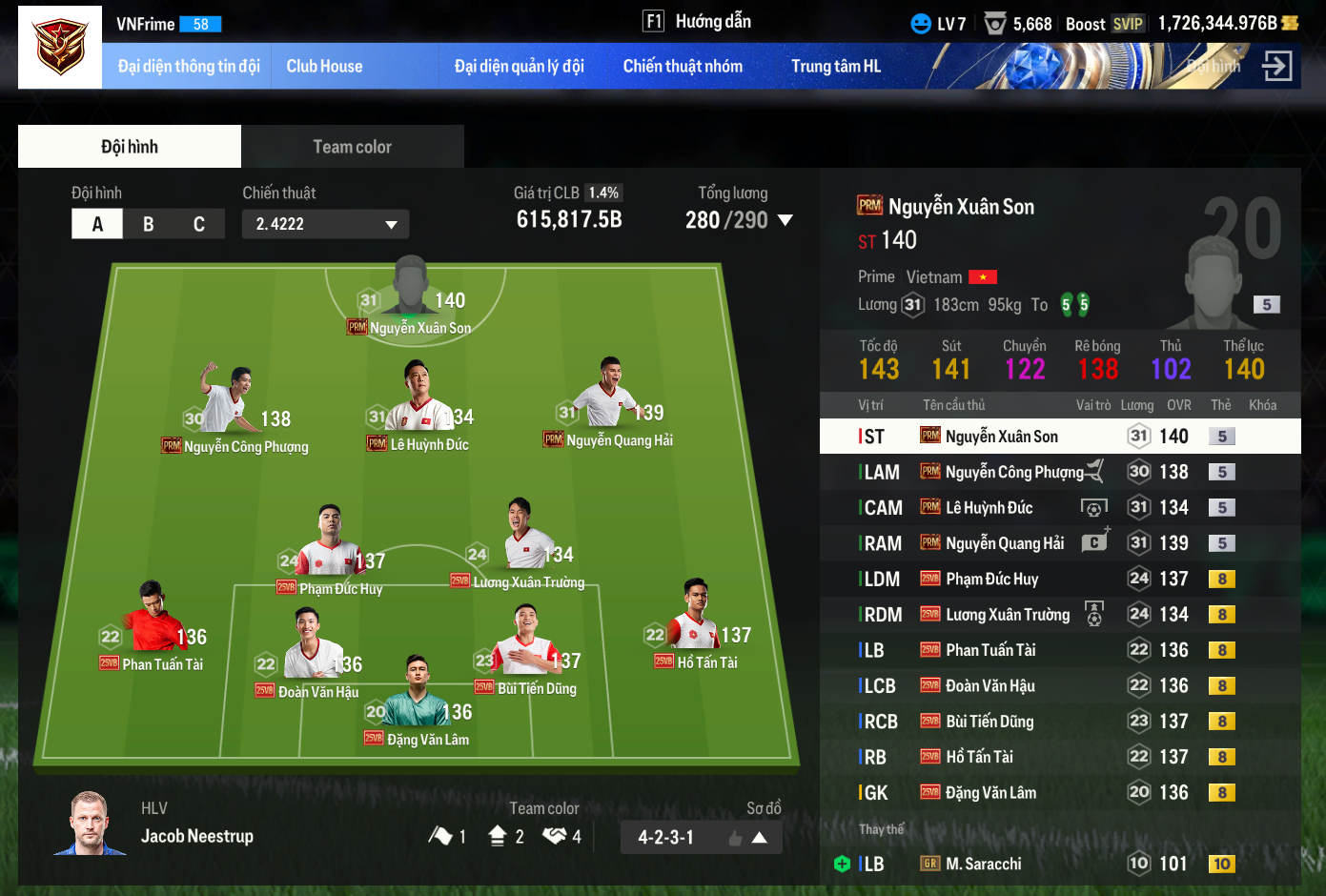1326x896 pixels.
Task: Click coach Jacob Neestrup portrait
Action: tap(90, 824)
